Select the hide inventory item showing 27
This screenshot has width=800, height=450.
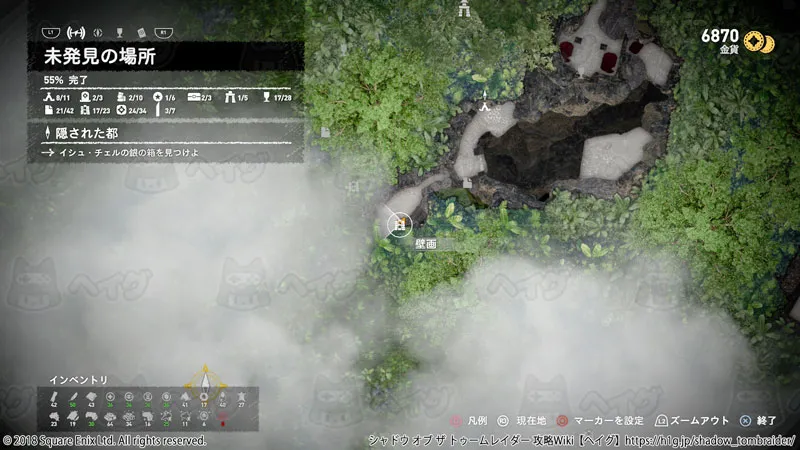point(240,399)
